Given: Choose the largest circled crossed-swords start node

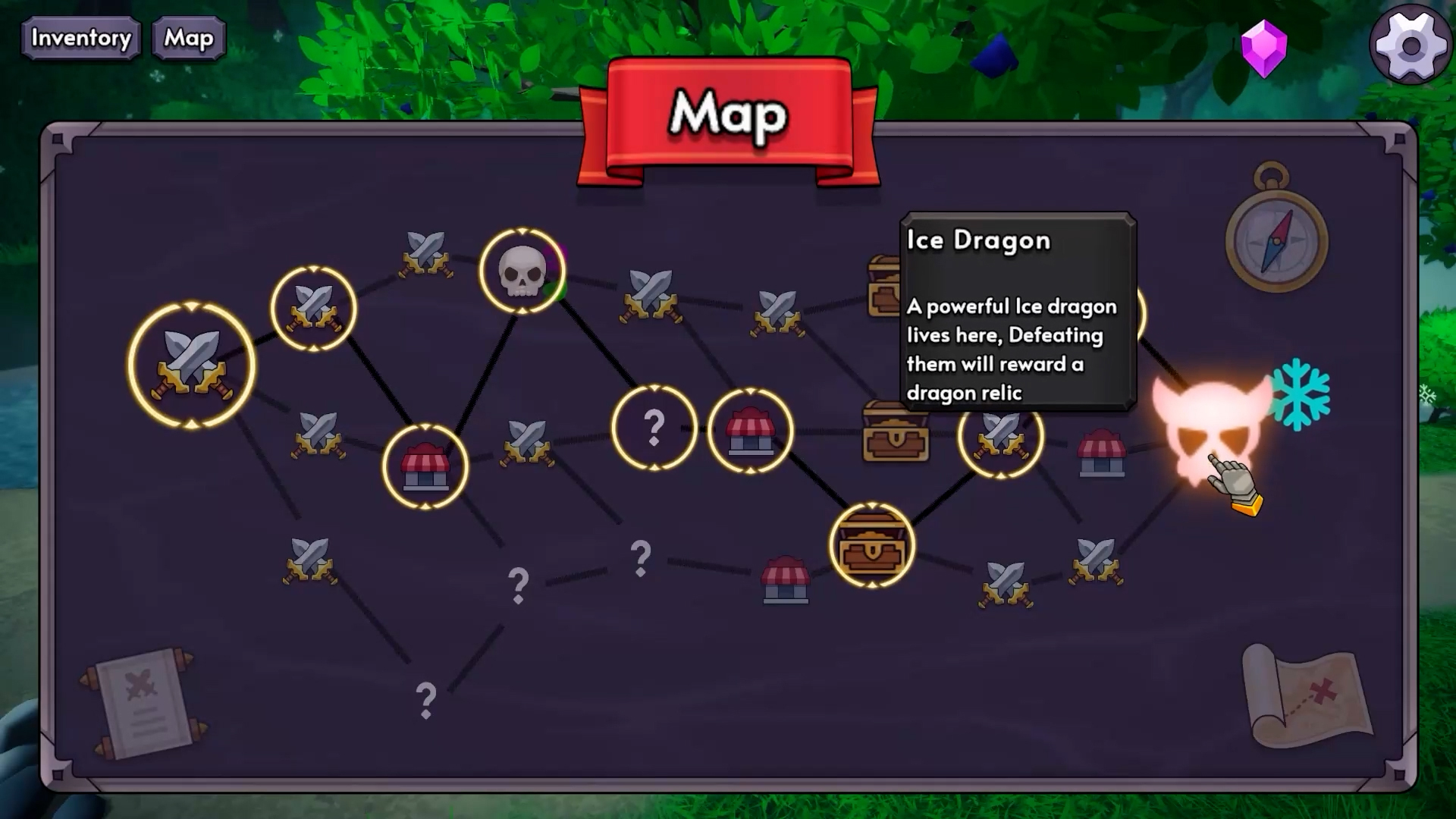Looking at the screenshot, I should [x=192, y=366].
